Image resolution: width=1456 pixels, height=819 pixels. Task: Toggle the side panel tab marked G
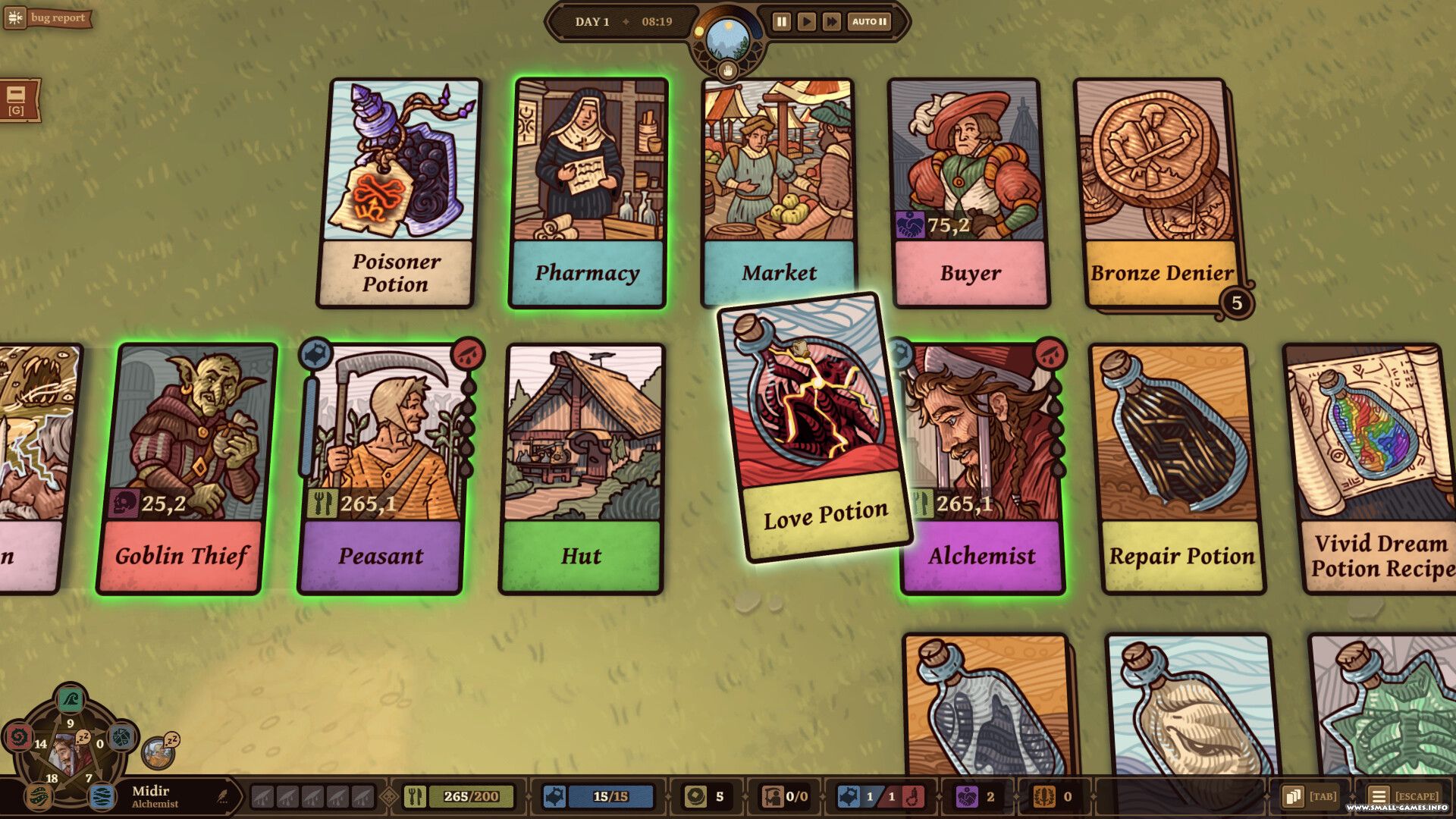pyautogui.click(x=17, y=100)
